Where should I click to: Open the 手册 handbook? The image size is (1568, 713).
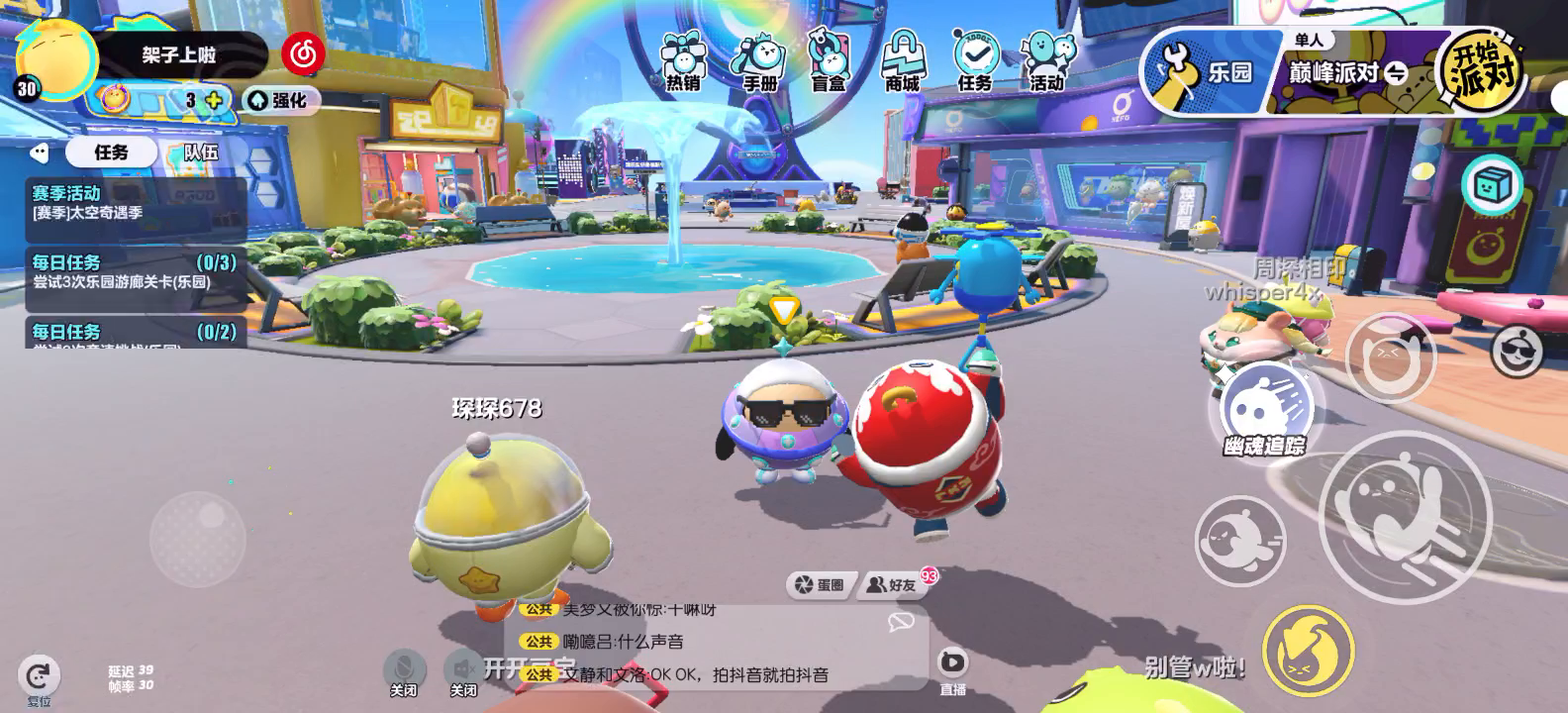[x=758, y=61]
